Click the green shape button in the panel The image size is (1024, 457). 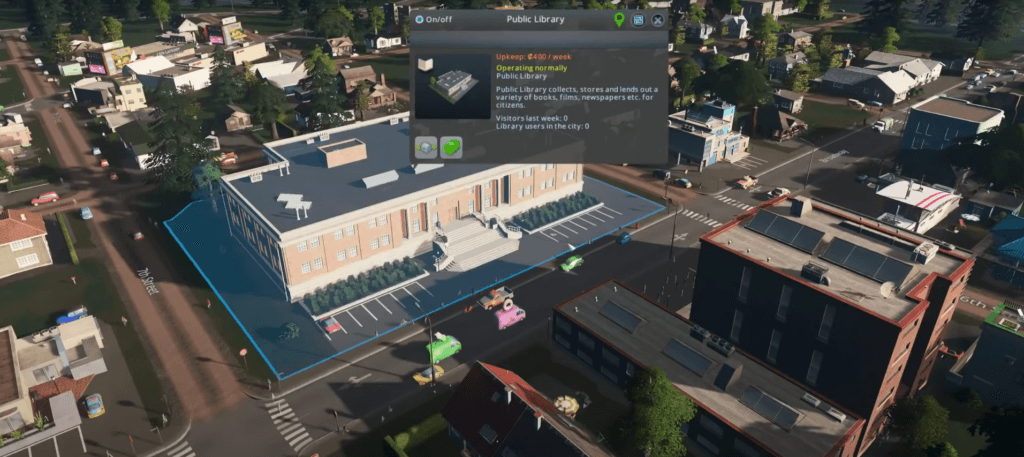click(x=451, y=147)
